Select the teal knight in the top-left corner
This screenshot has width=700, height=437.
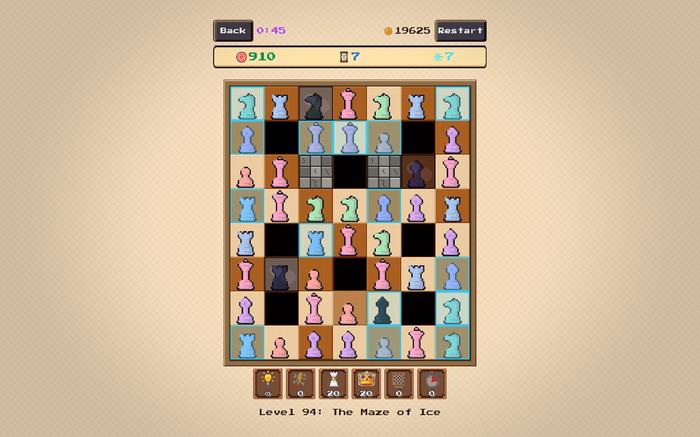tap(246, 104)
